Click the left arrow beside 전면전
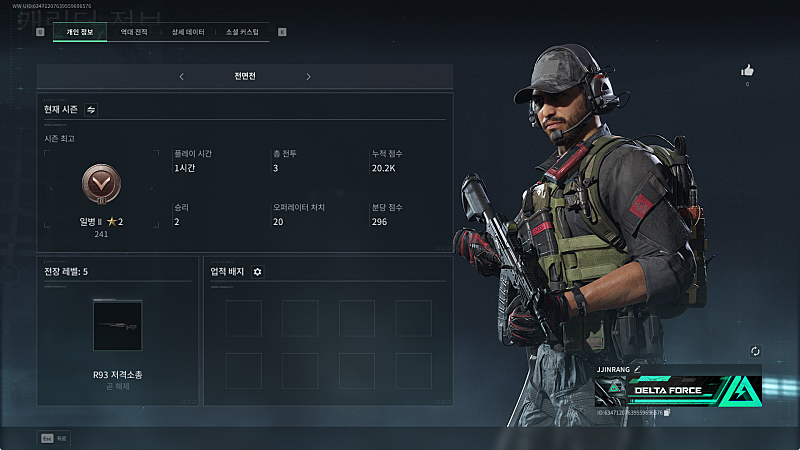 pos(181,77)
